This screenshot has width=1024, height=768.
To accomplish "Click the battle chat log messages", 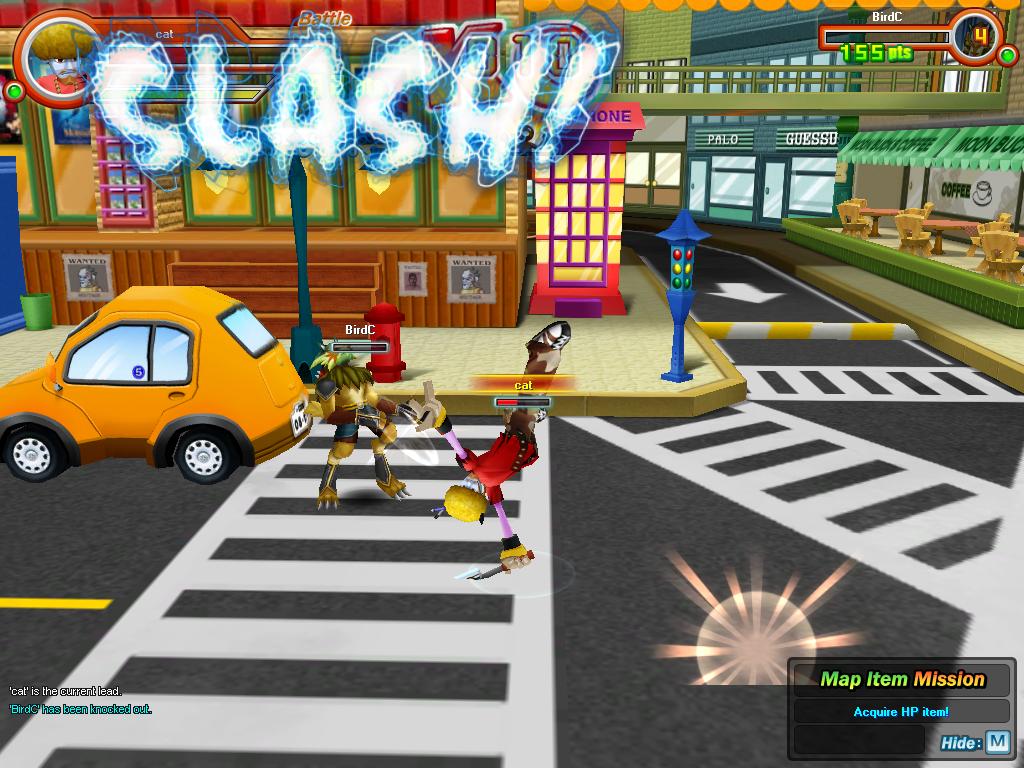I will click(x=80, y=700).
